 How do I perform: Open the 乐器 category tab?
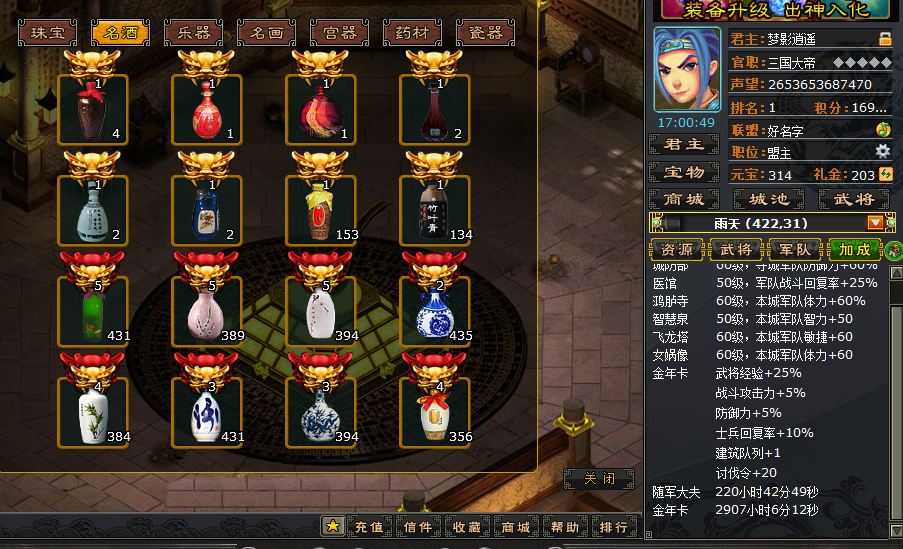[193, 33]
